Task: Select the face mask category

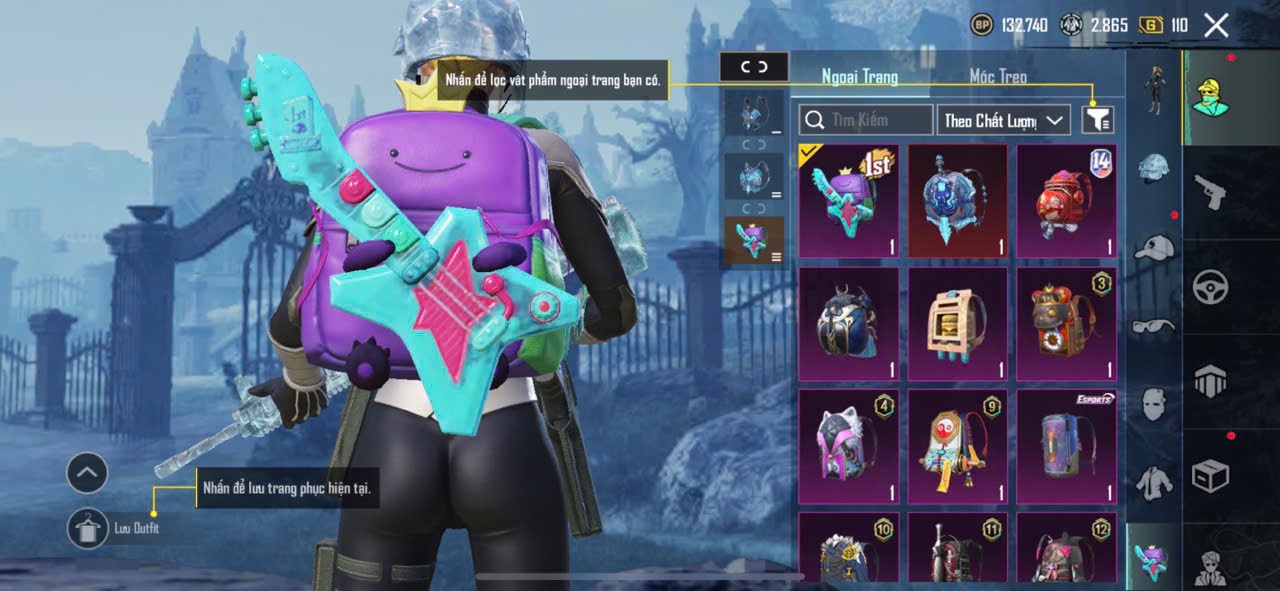Action: point(1154,403)
